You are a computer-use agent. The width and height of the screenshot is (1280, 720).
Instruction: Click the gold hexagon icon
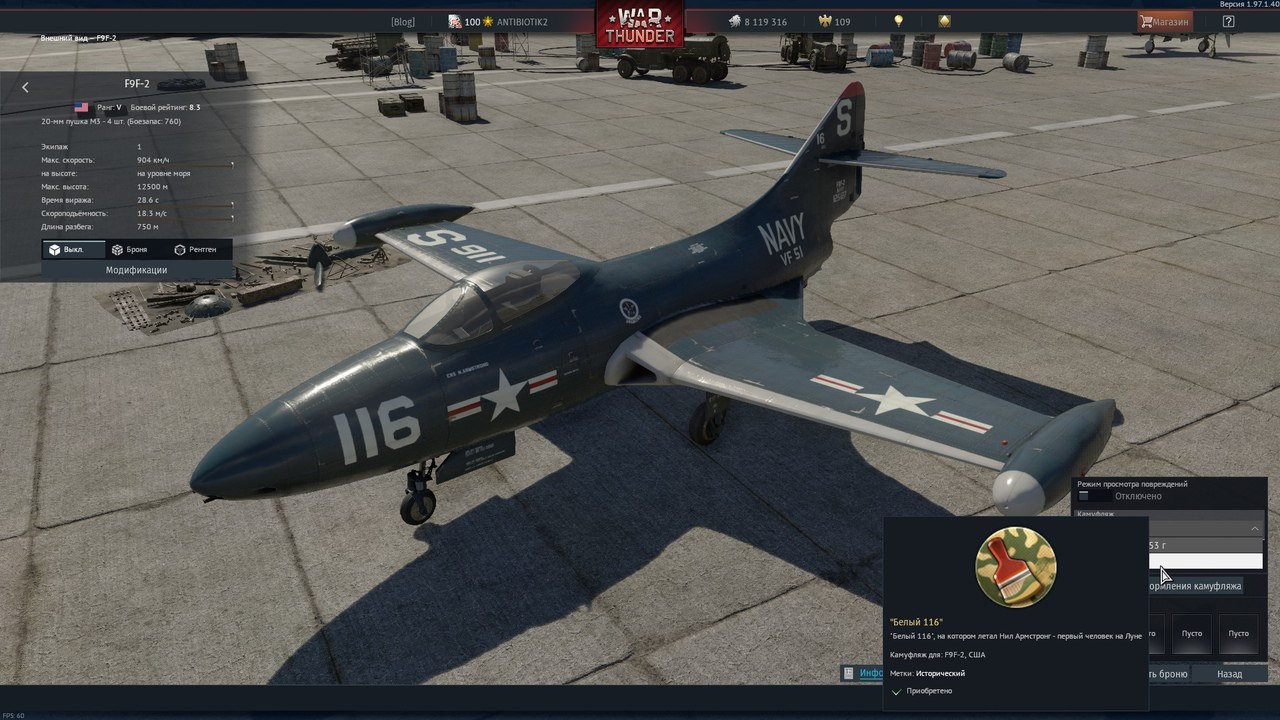(945, 21)
